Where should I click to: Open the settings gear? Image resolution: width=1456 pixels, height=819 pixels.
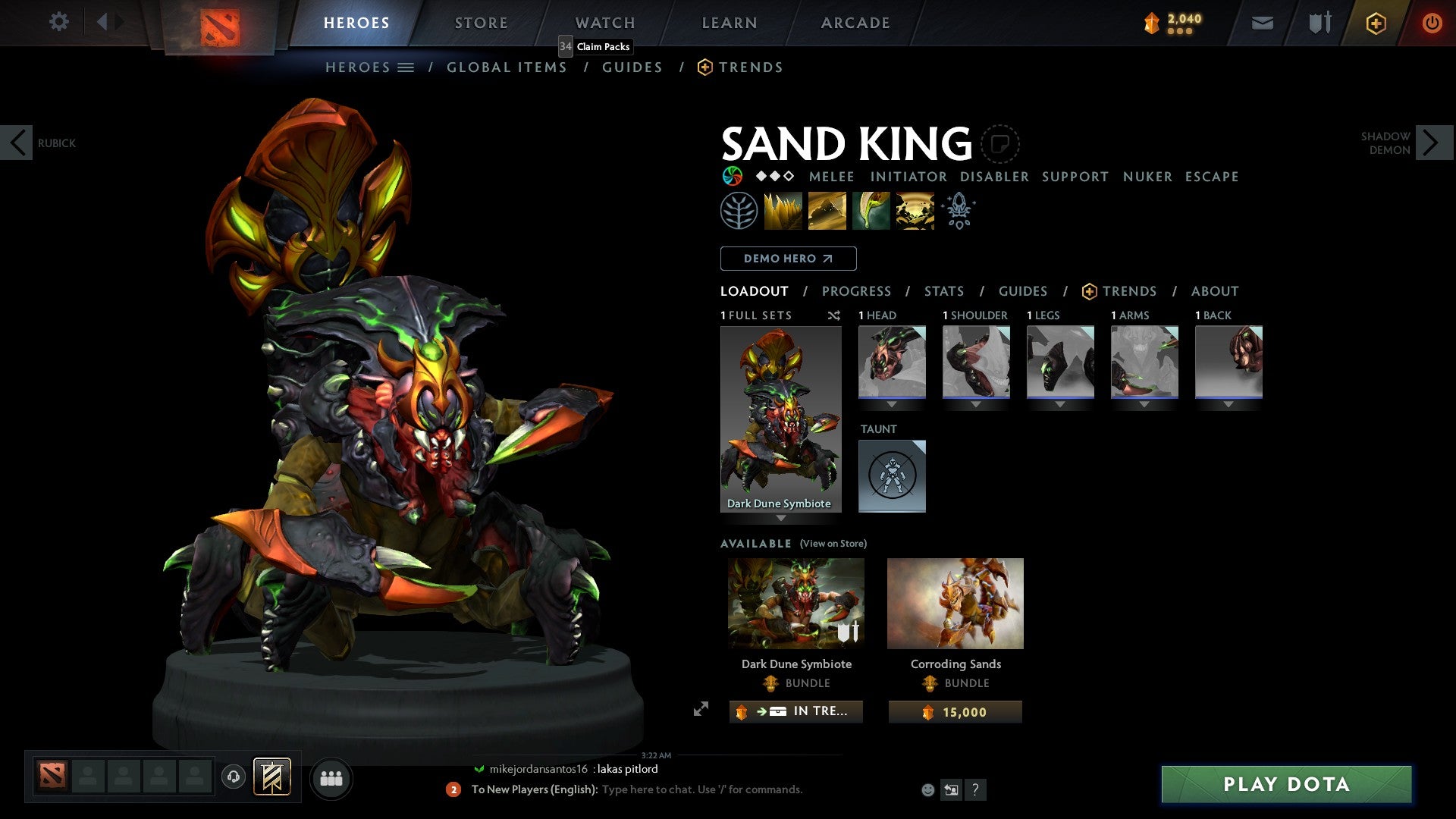point(58,22)
